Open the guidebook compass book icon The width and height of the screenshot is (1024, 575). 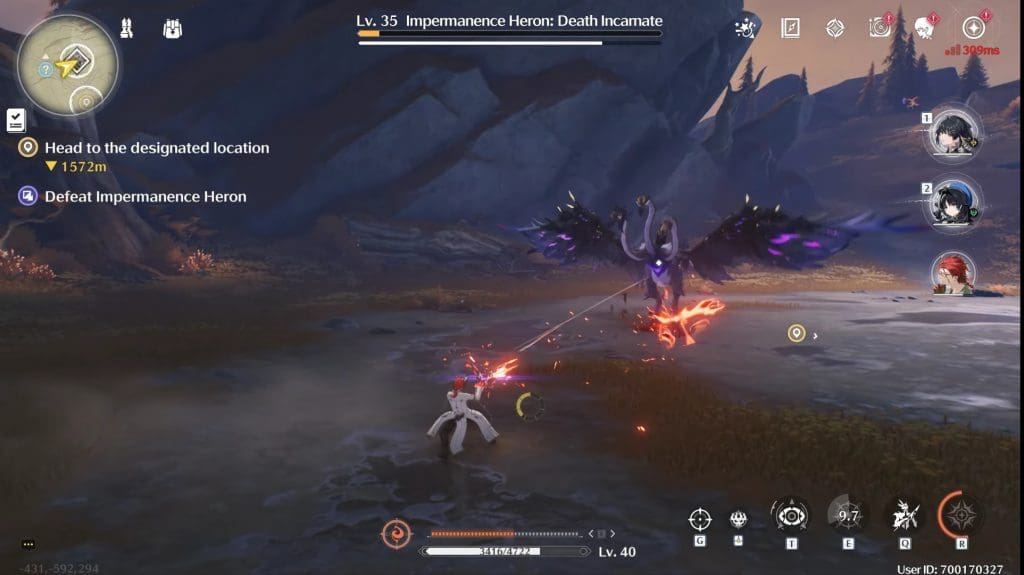(x=790, y=28)
